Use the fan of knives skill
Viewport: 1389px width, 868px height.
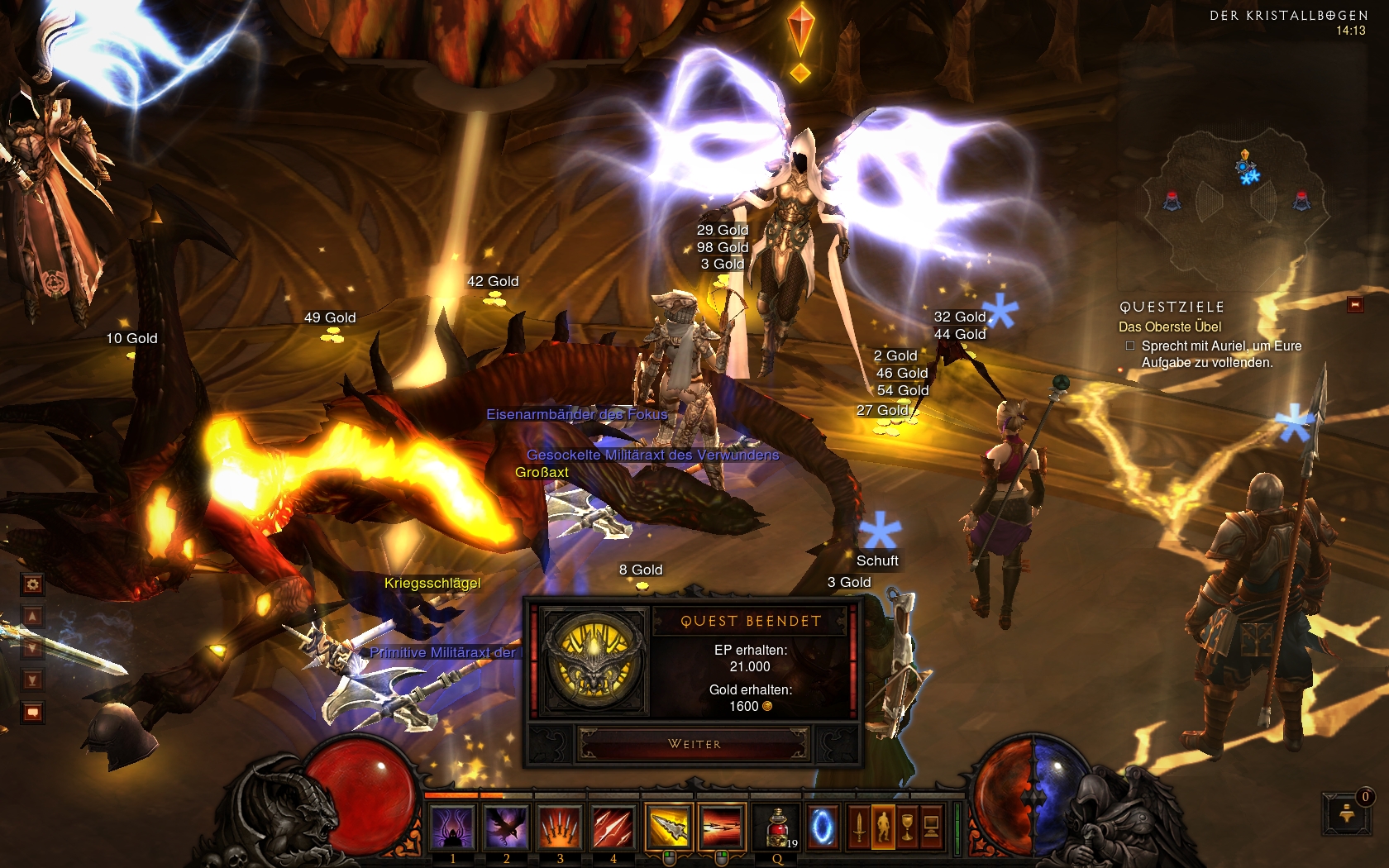pos(560,827)
